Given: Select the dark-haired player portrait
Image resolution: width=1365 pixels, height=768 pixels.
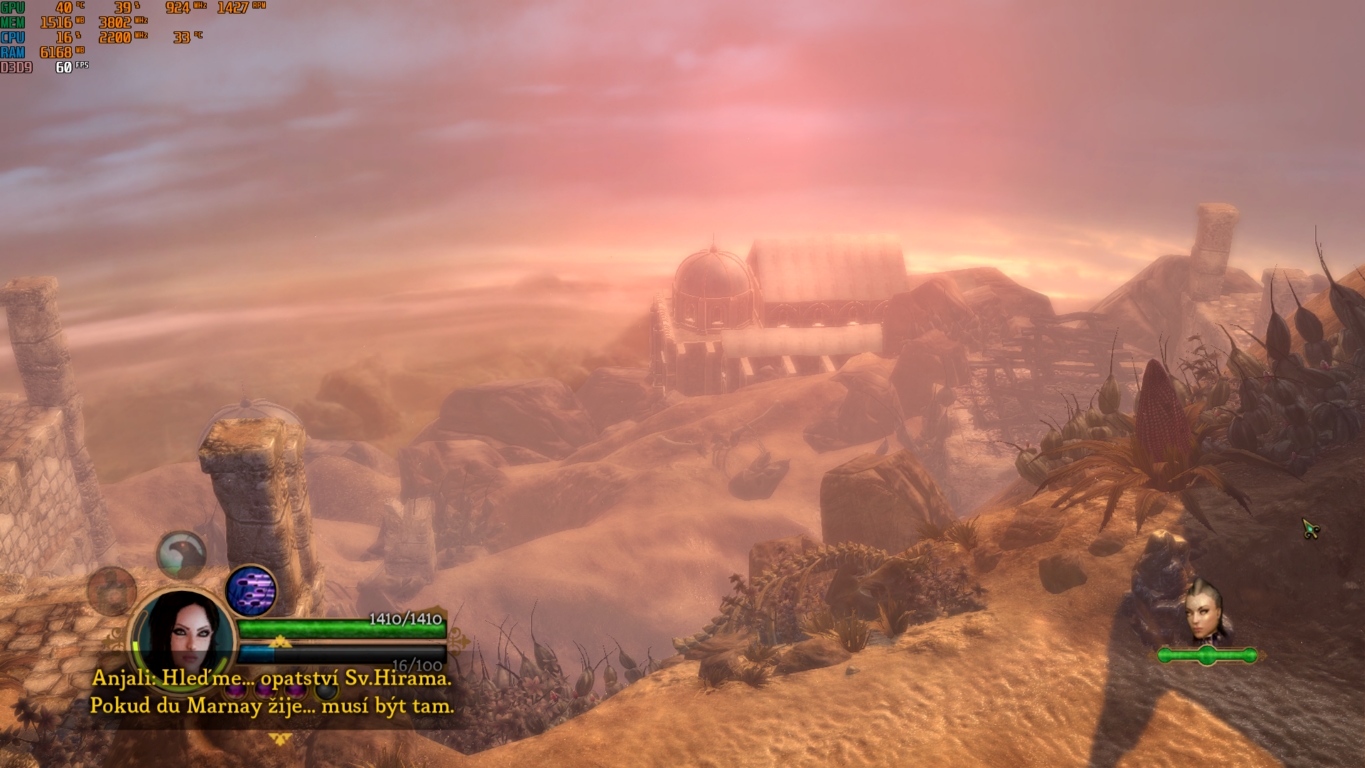Looking at the screenshot, I should pyautogui.click(x=182, y=632).
